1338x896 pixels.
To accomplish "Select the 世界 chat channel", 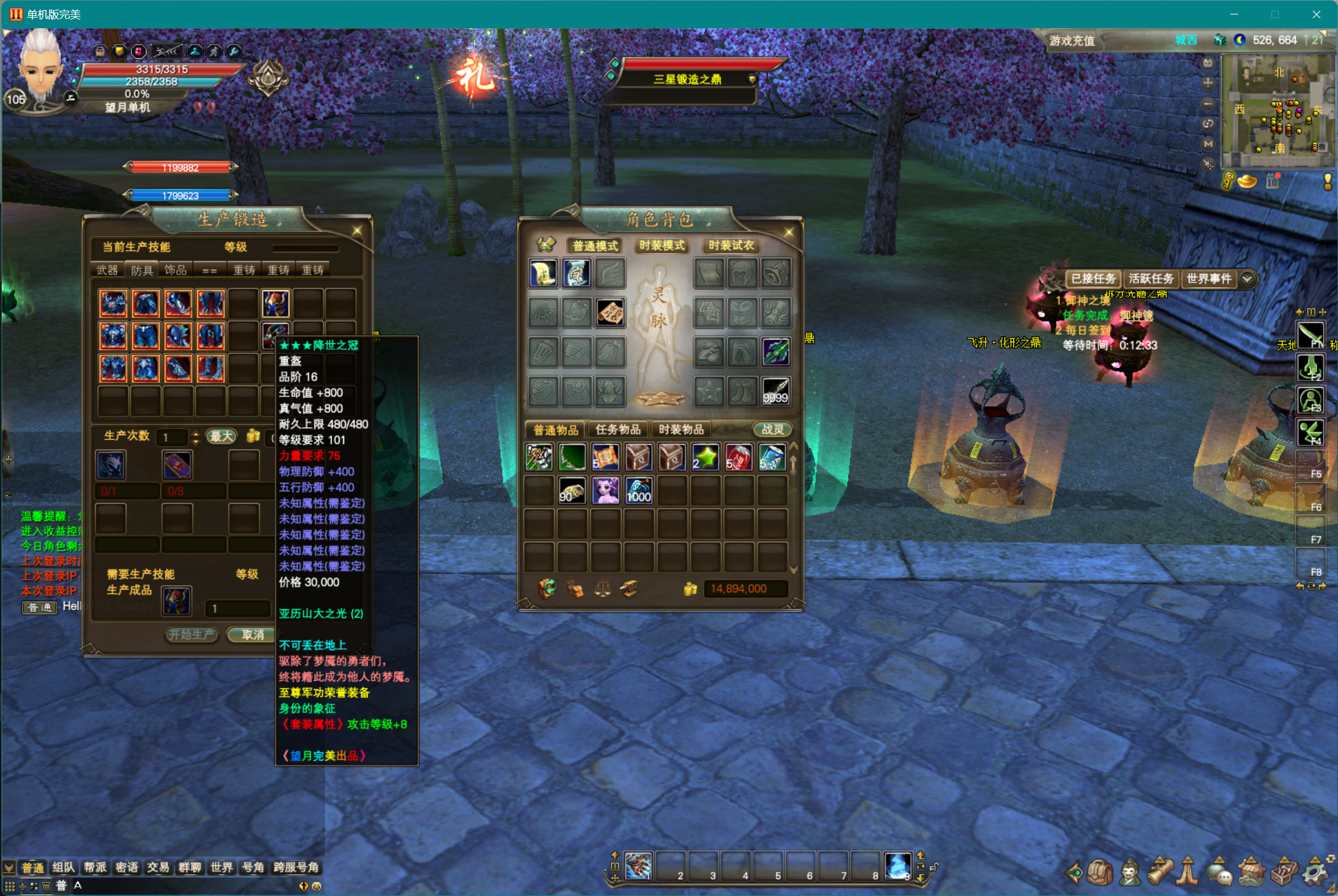I will coord(221,868).
